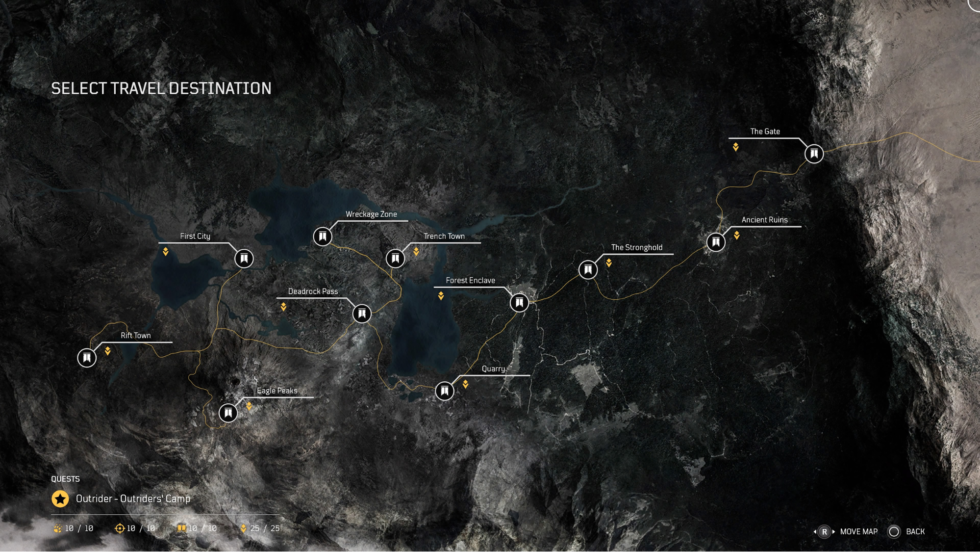Pick Deadrock Pass map marker
Image resolution: width=980 pixels, height=552 pixels.
pos(362,313)
